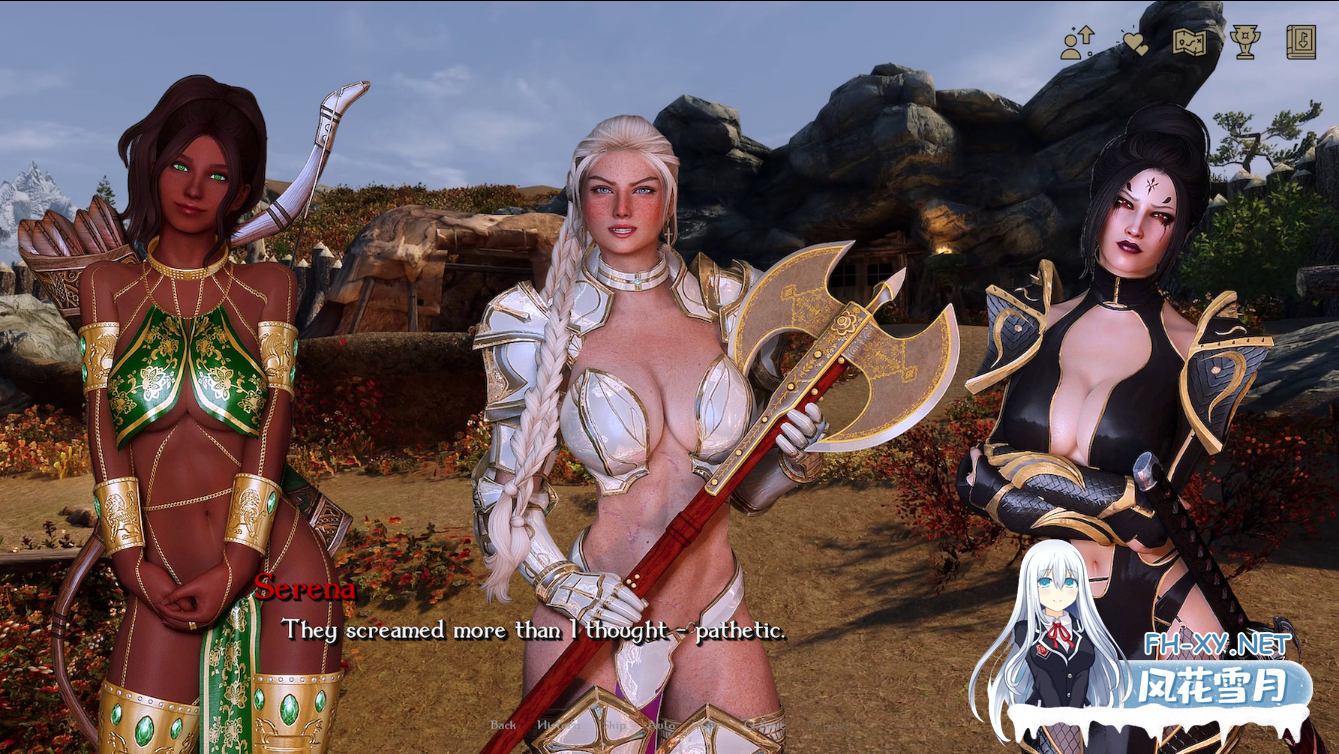The height and width of the screenshot is (754, 1339).
Task: Quick load using Q.Load
Action: 828,724
